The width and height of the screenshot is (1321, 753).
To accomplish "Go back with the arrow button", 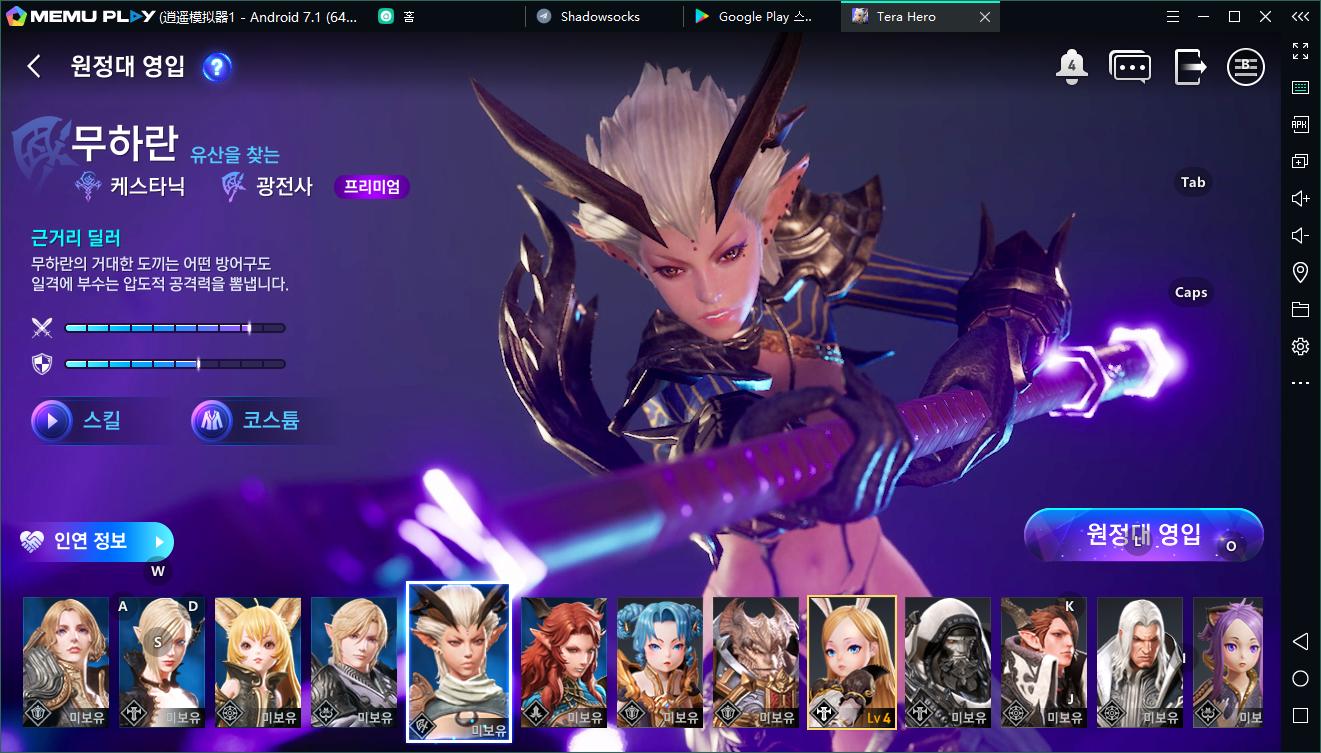I will (34, 67).
